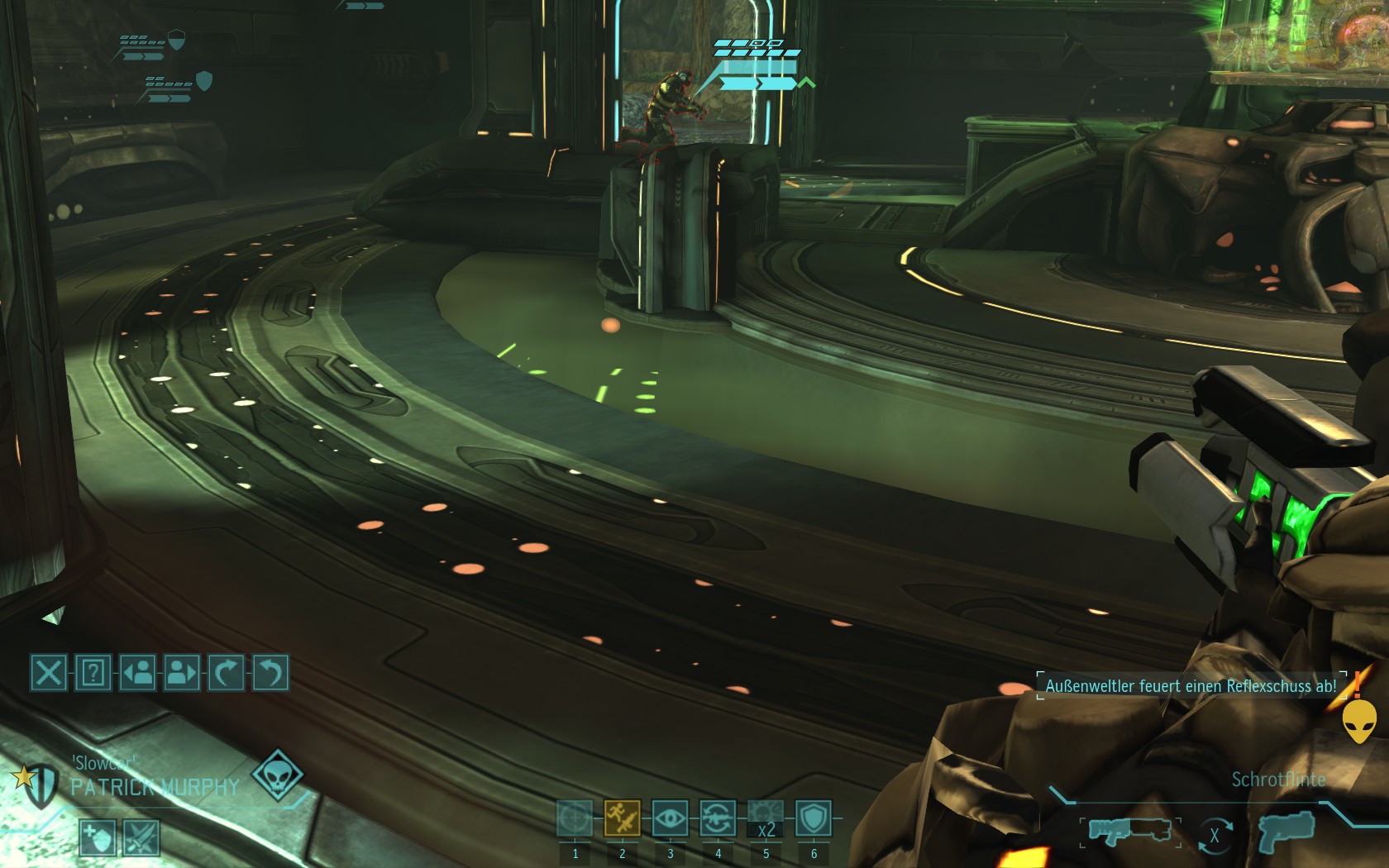
Task: Click the swap weapons arrows icon
Action: (x=1215, y=836)
